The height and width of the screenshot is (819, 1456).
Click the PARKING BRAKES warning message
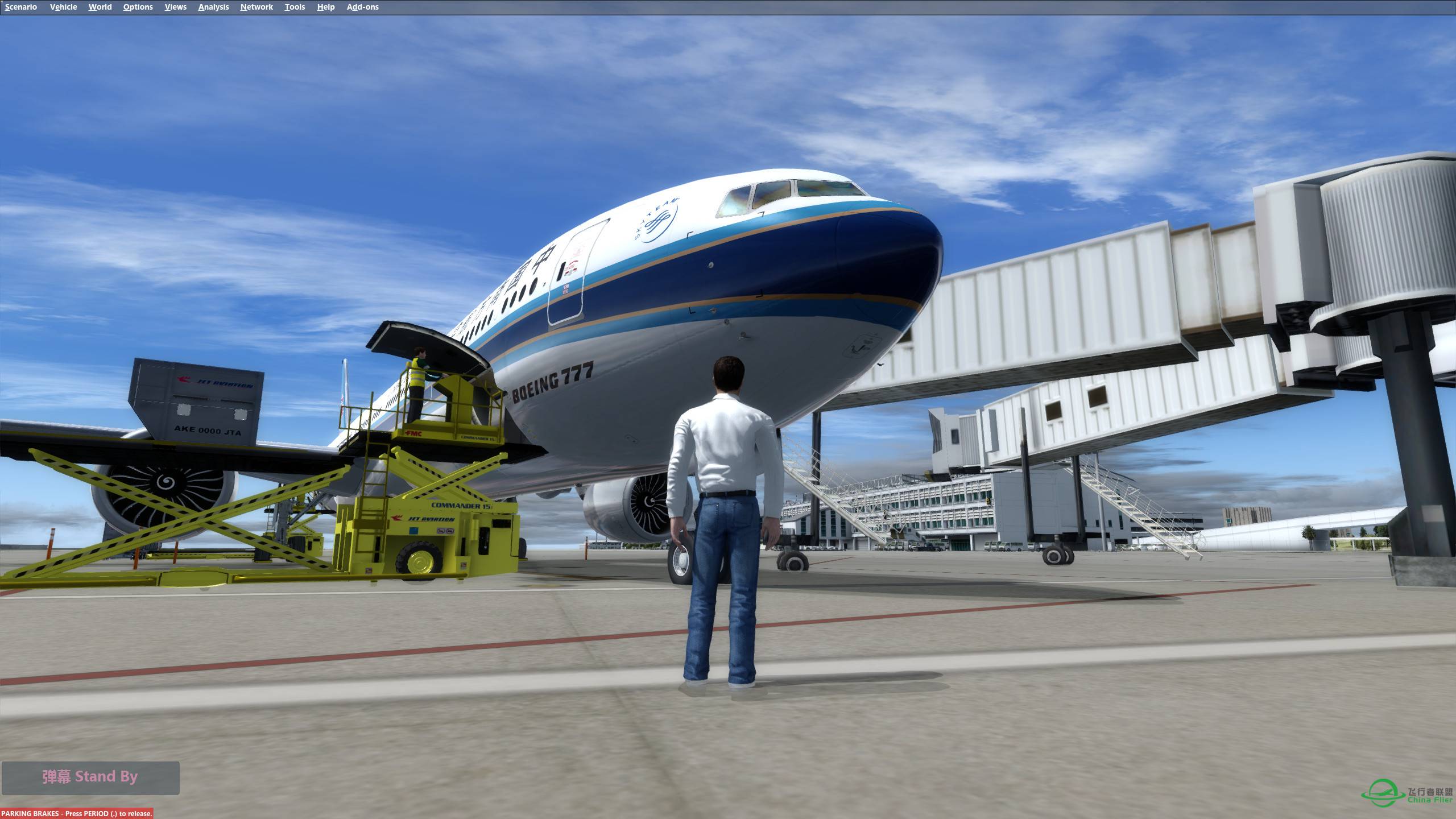click(76, 813)
